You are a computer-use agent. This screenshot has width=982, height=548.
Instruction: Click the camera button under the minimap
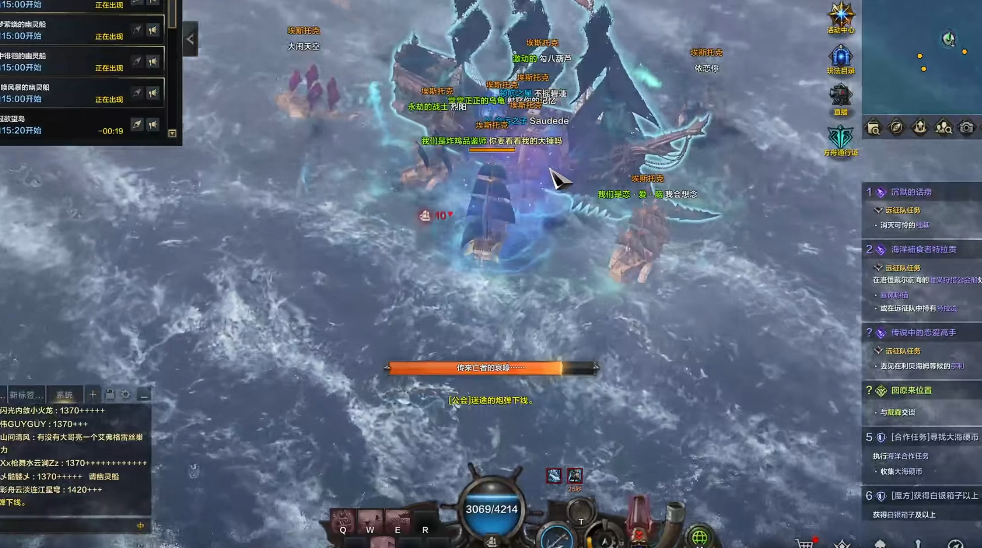tap(966, 127)
